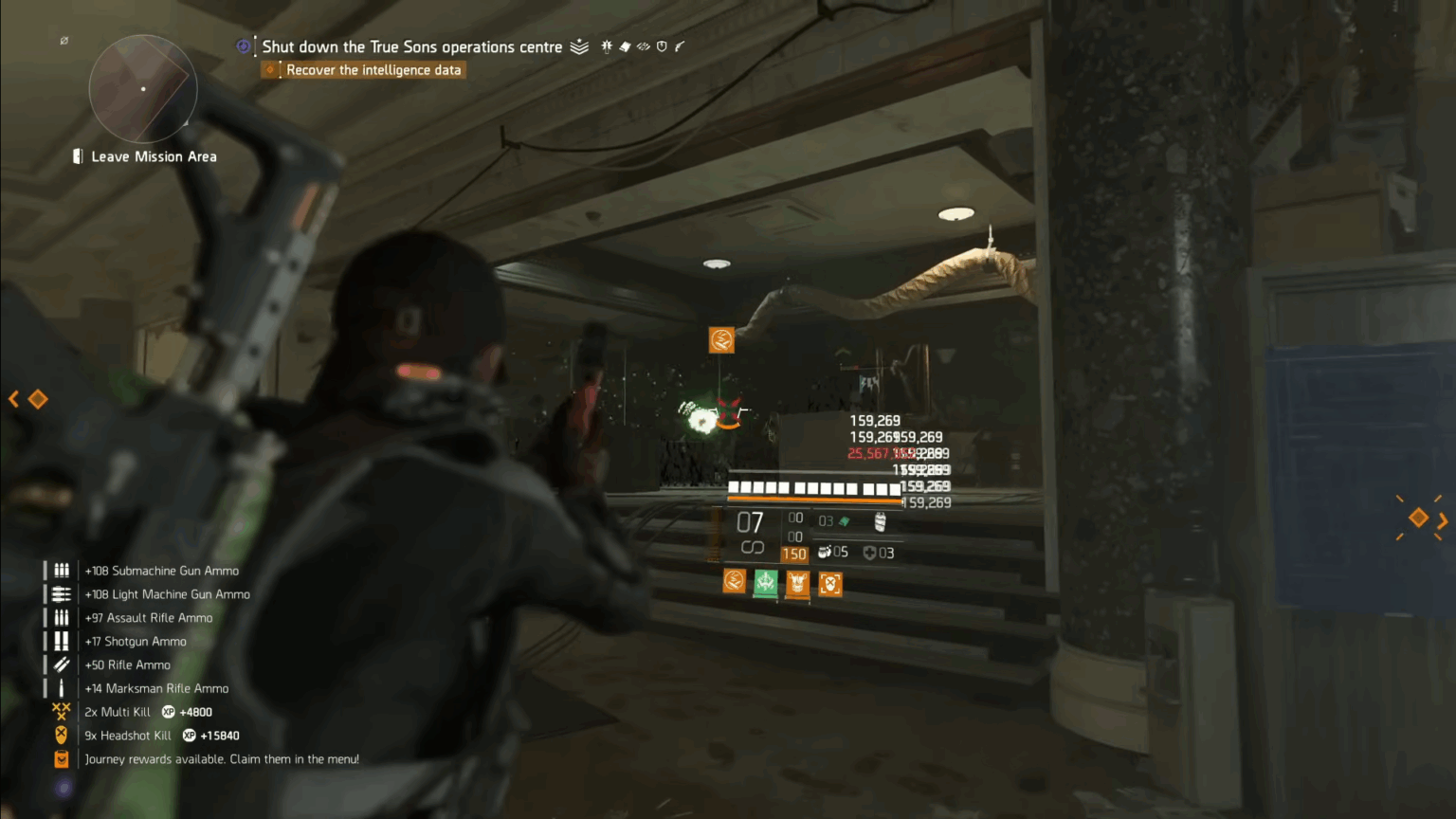The width and height of the screenshot is (1456, 819).
Task: Click the grenade reward icon in mission bar
Action: point(607,46)
